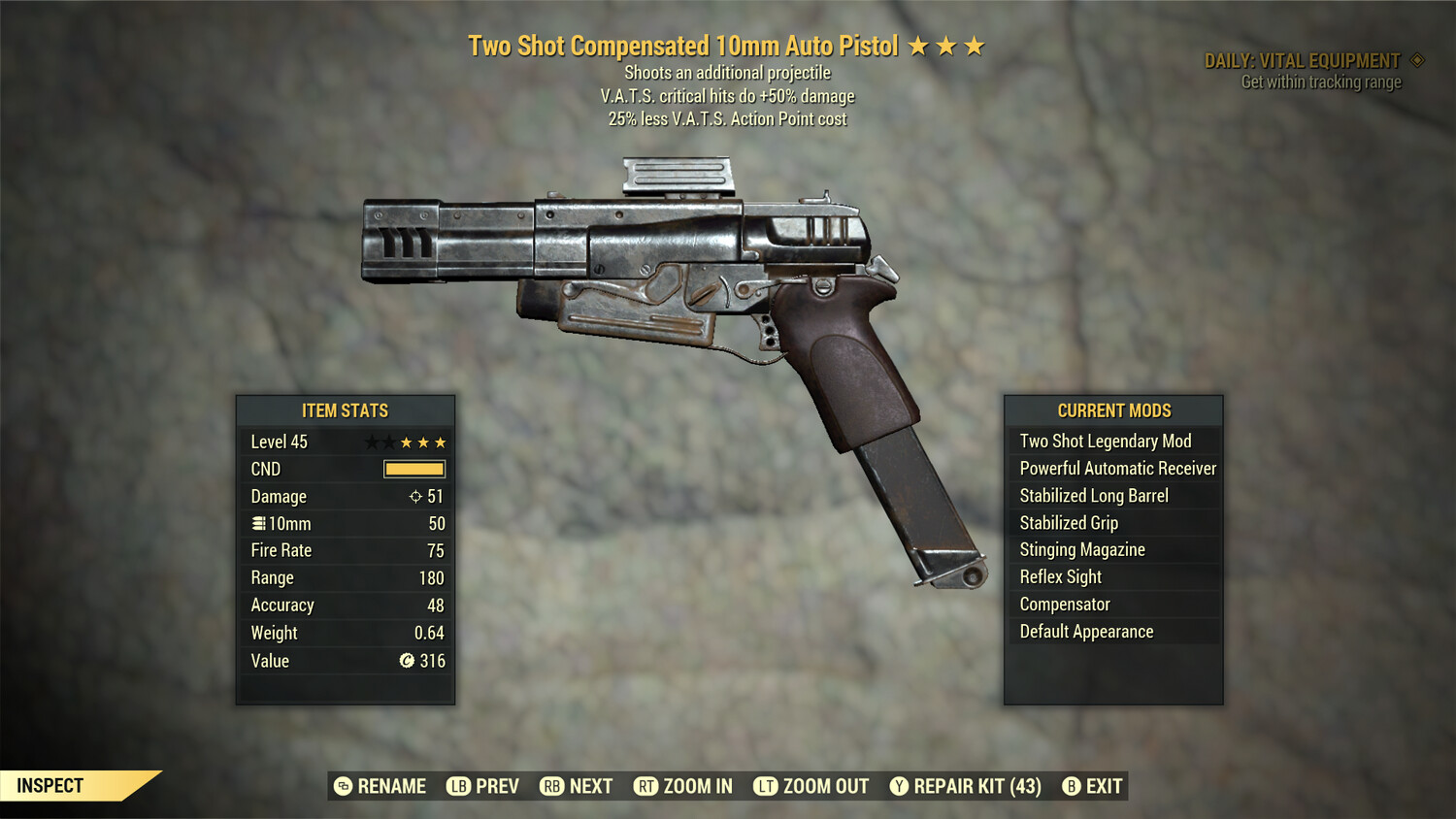
Task: Click the ammo icon beside the 10mm stat
Action: (x=257, y=523)
